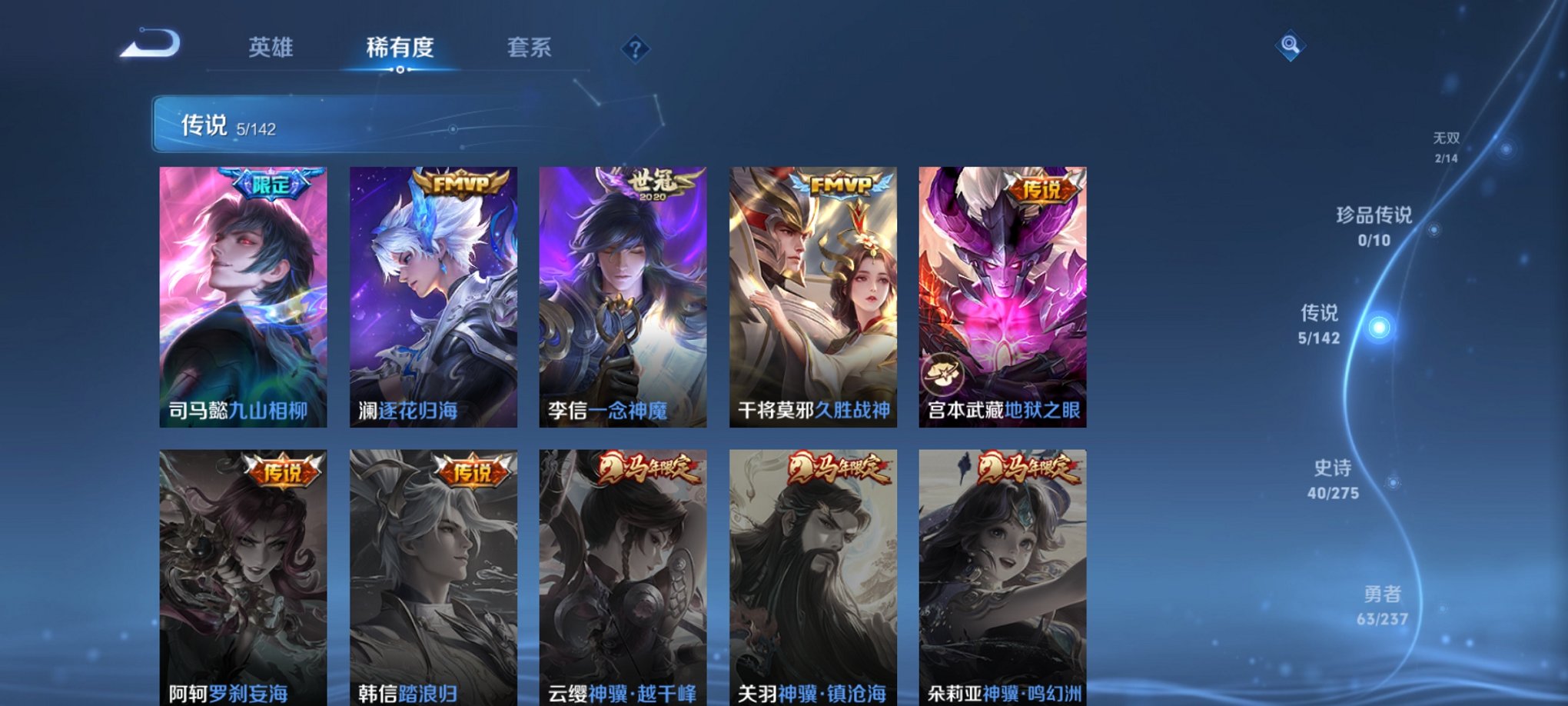Select the 稀有度 tab

click(x=399, y=48)
